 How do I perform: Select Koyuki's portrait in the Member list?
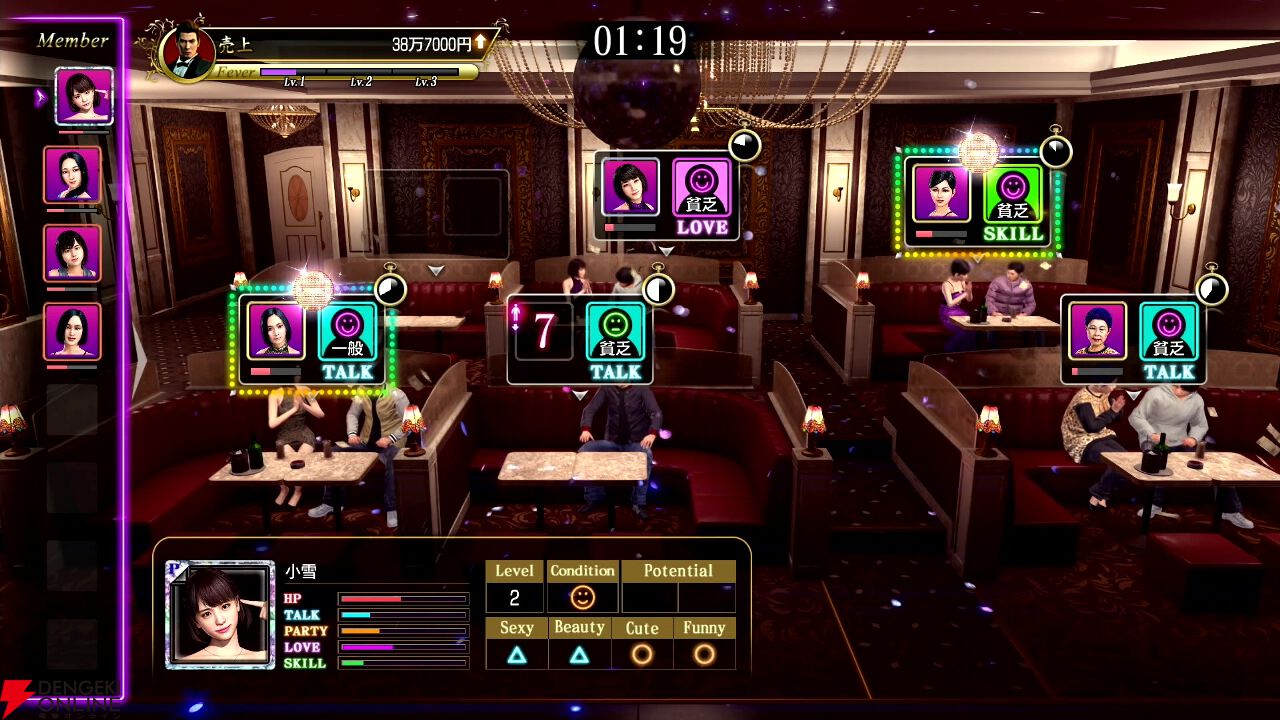pos(83,96)
